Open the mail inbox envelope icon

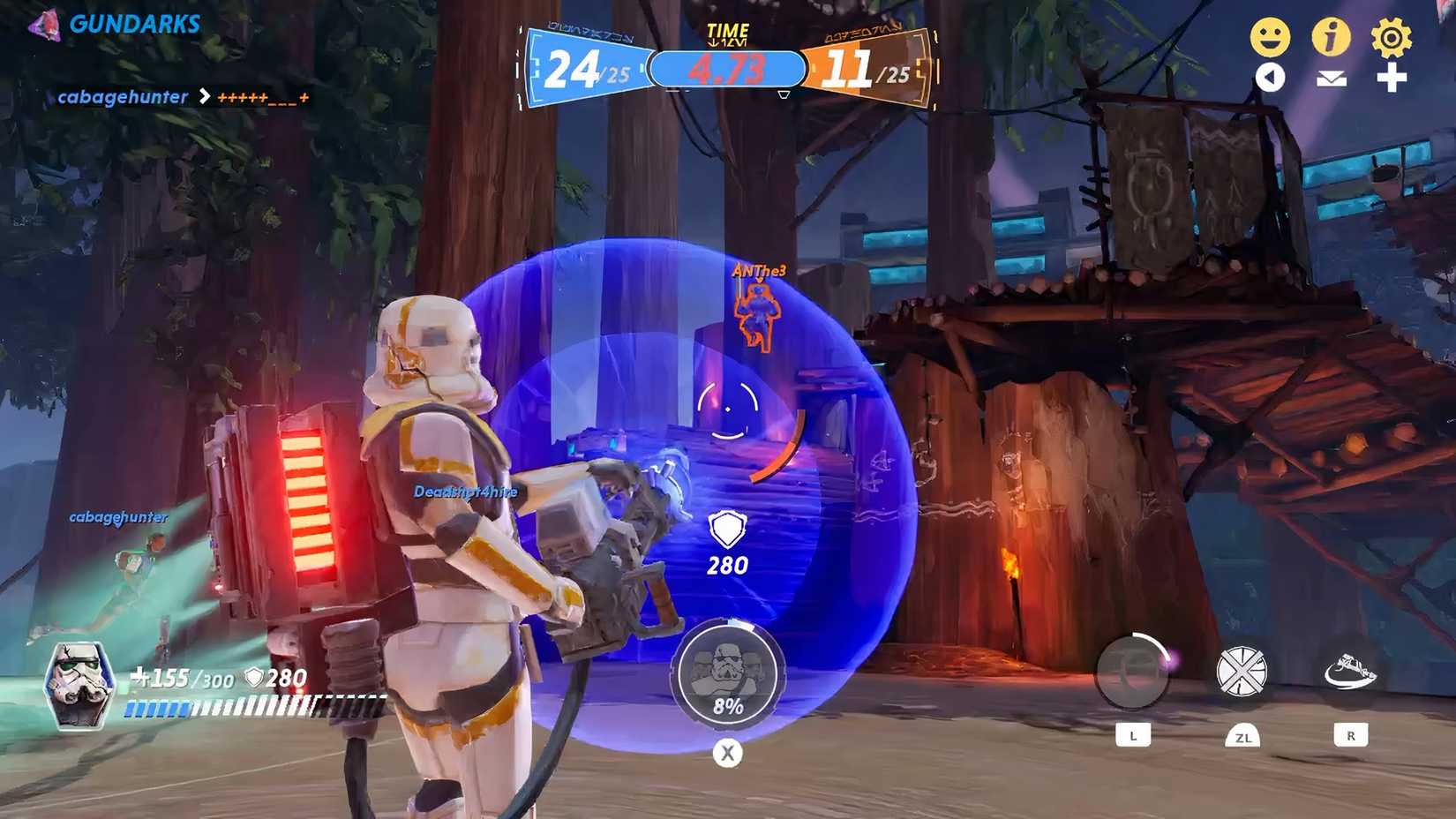pyautogui.click(x=1332, y=78)
